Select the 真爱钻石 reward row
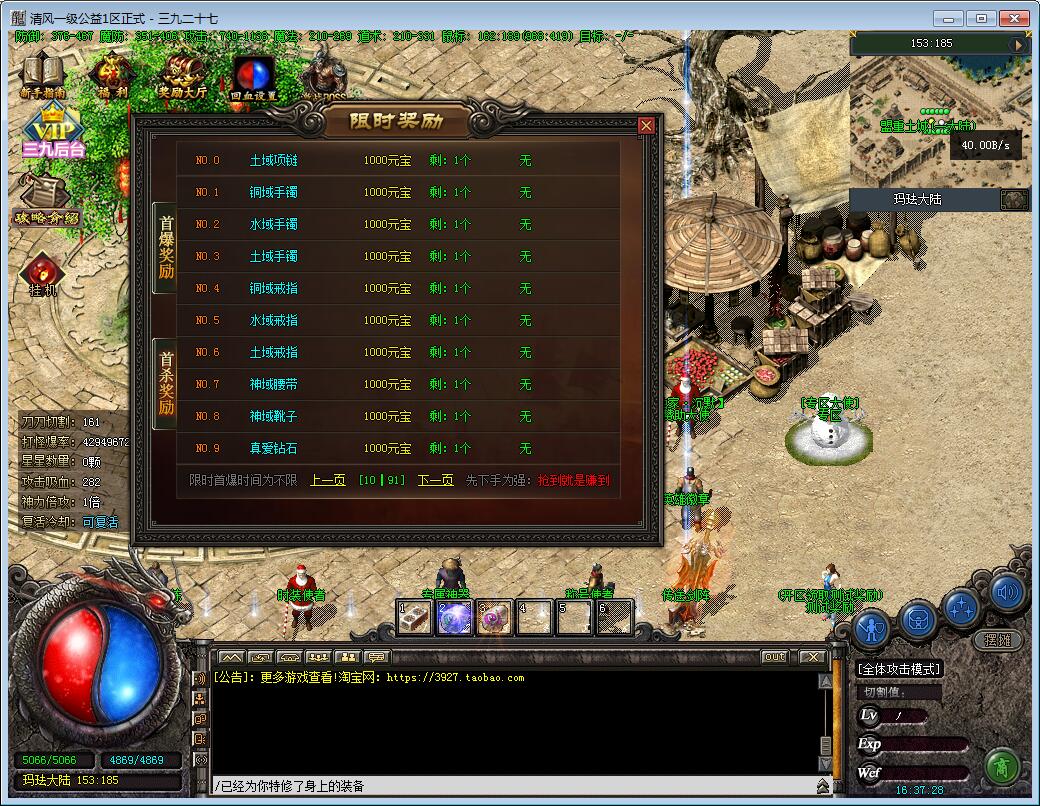Viewport: 1040px width, 806px height. tap(274, 448)
